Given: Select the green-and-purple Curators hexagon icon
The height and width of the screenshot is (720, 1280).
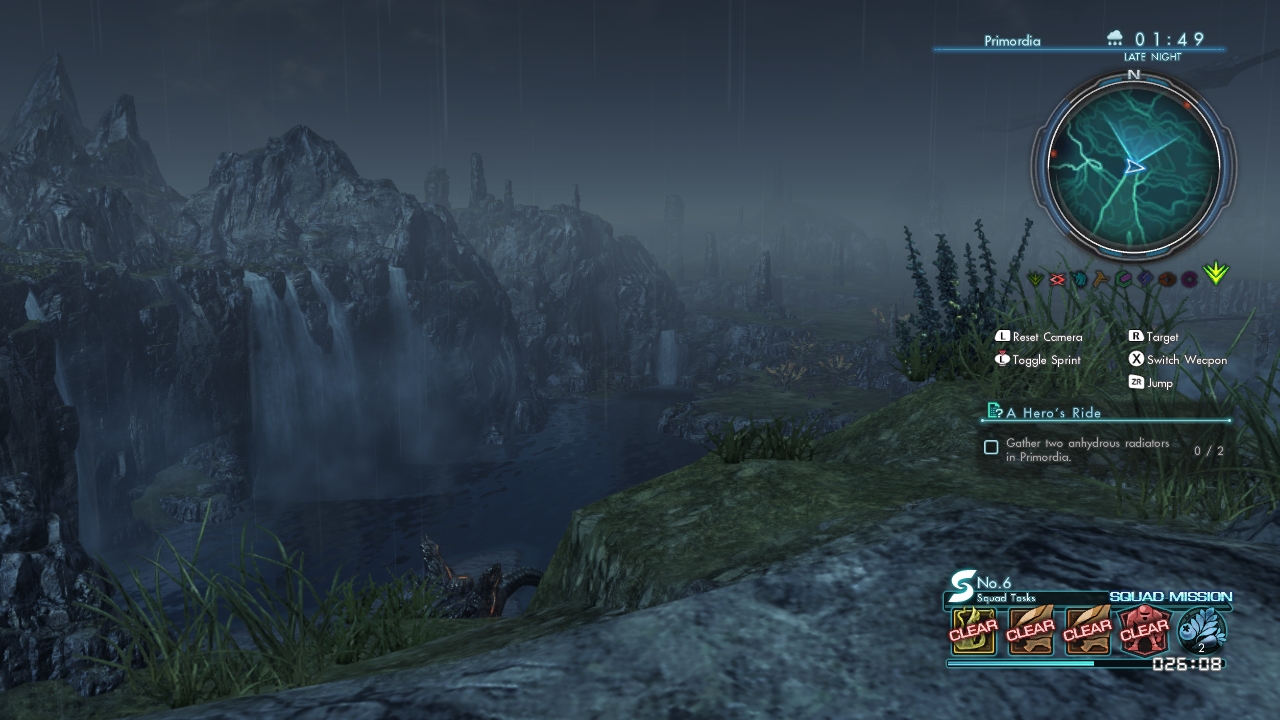Looking at the screenshot, I should (x=1123, y=279).
